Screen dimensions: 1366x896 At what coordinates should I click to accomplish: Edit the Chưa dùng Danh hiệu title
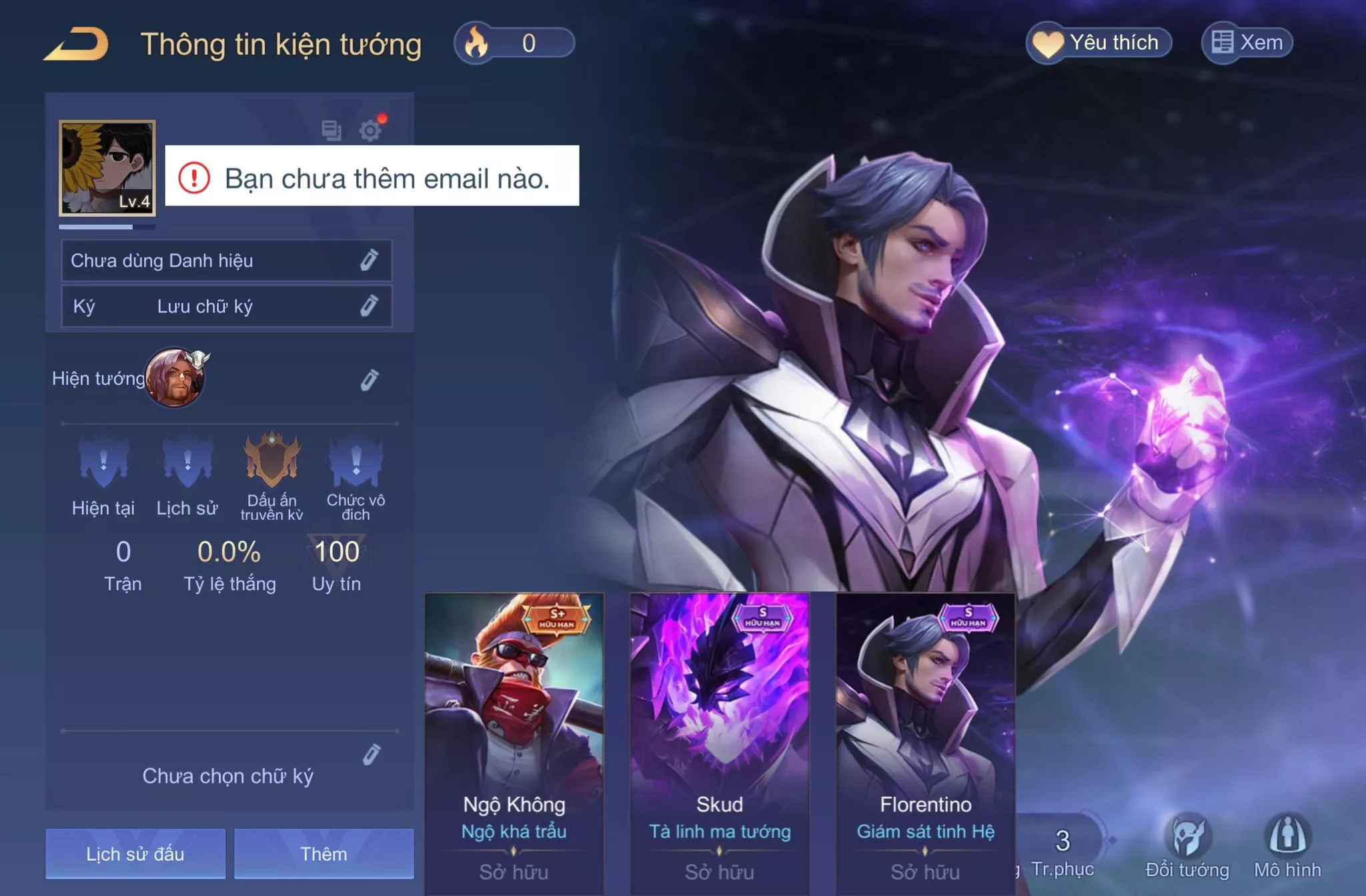[x=369, y=260]
